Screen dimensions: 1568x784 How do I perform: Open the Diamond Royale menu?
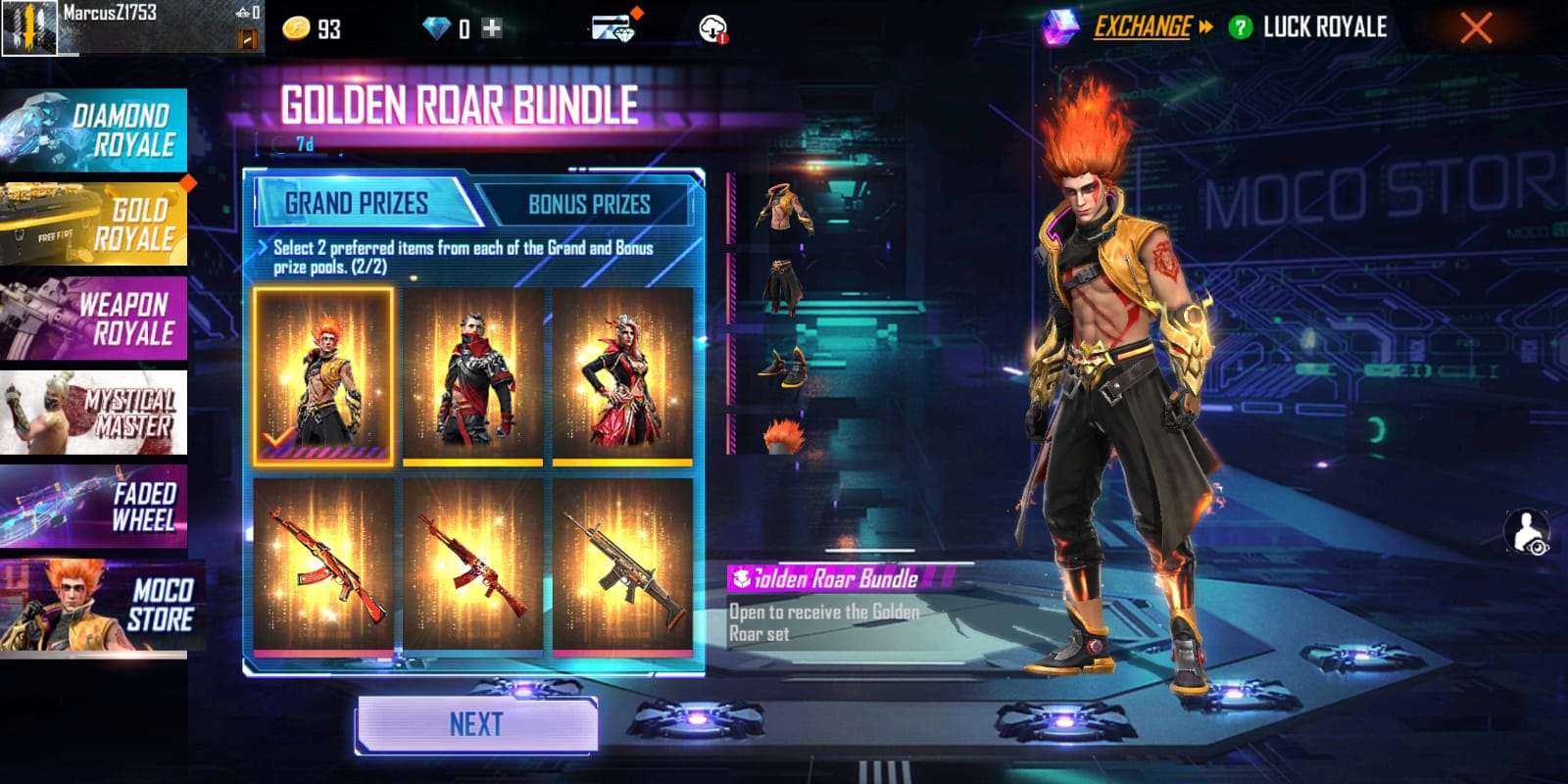click(x=94, y=130)
